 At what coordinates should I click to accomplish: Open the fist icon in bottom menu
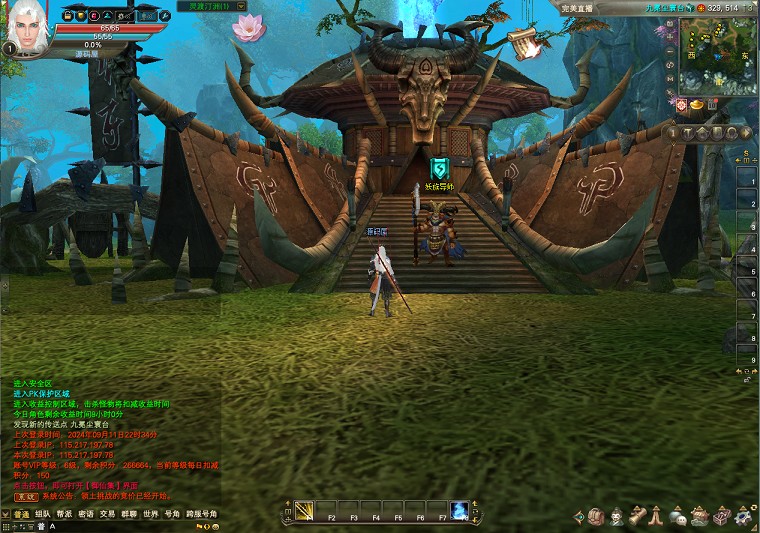pyautogui.click(x=596, y=516)
